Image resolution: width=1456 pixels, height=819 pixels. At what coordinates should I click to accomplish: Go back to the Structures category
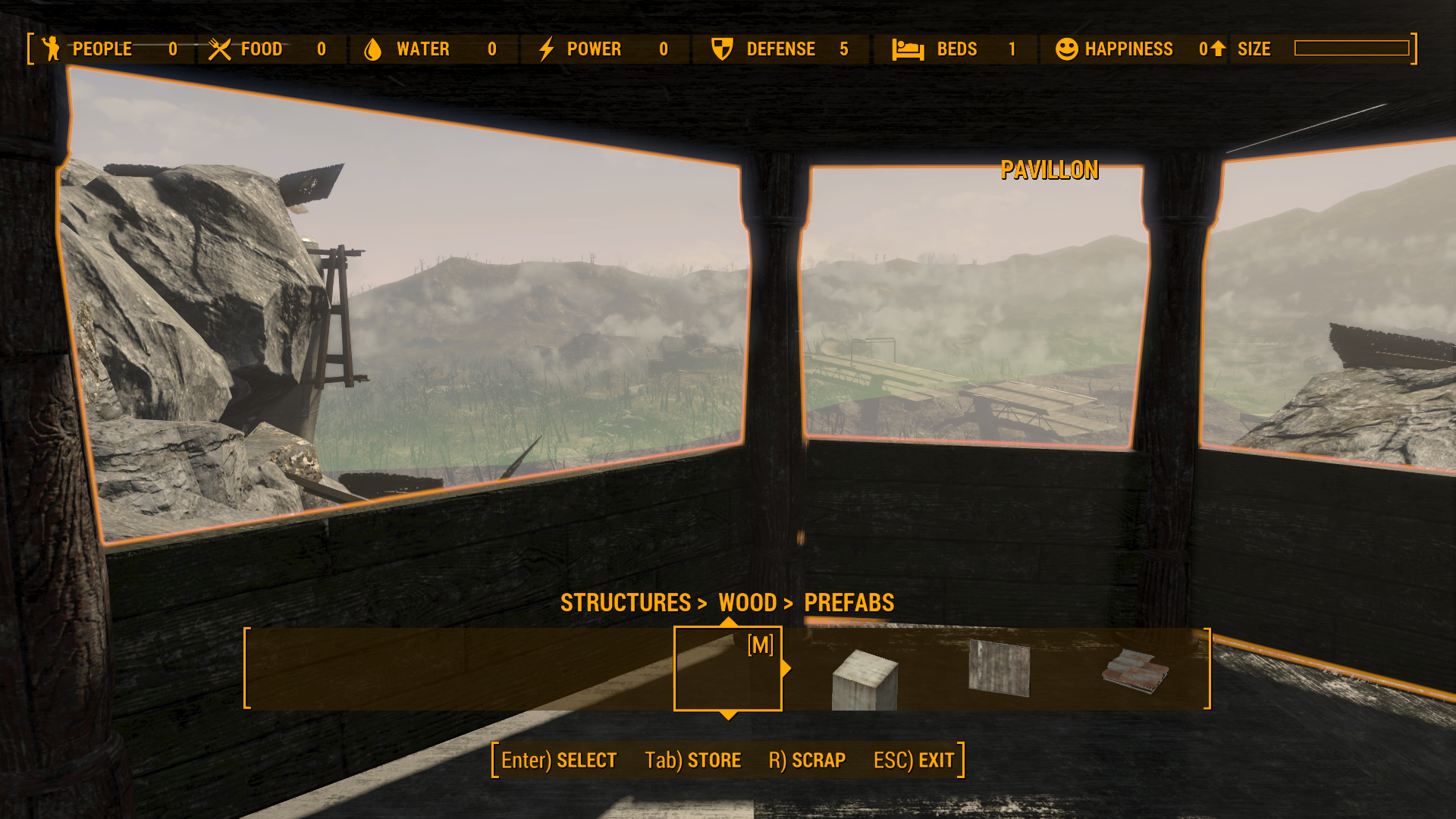click(x=625, y=603)
